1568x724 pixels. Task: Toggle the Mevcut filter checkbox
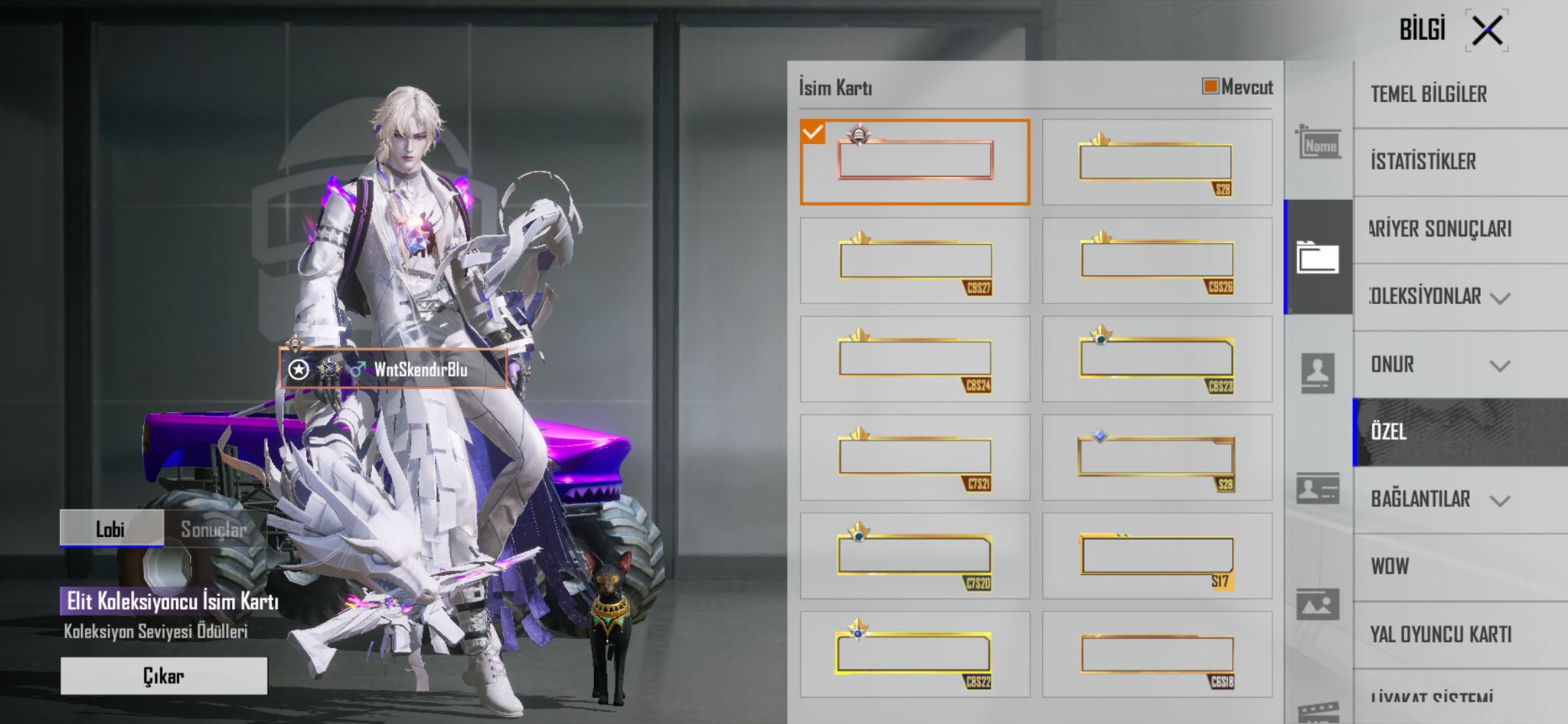(1210, 87)
